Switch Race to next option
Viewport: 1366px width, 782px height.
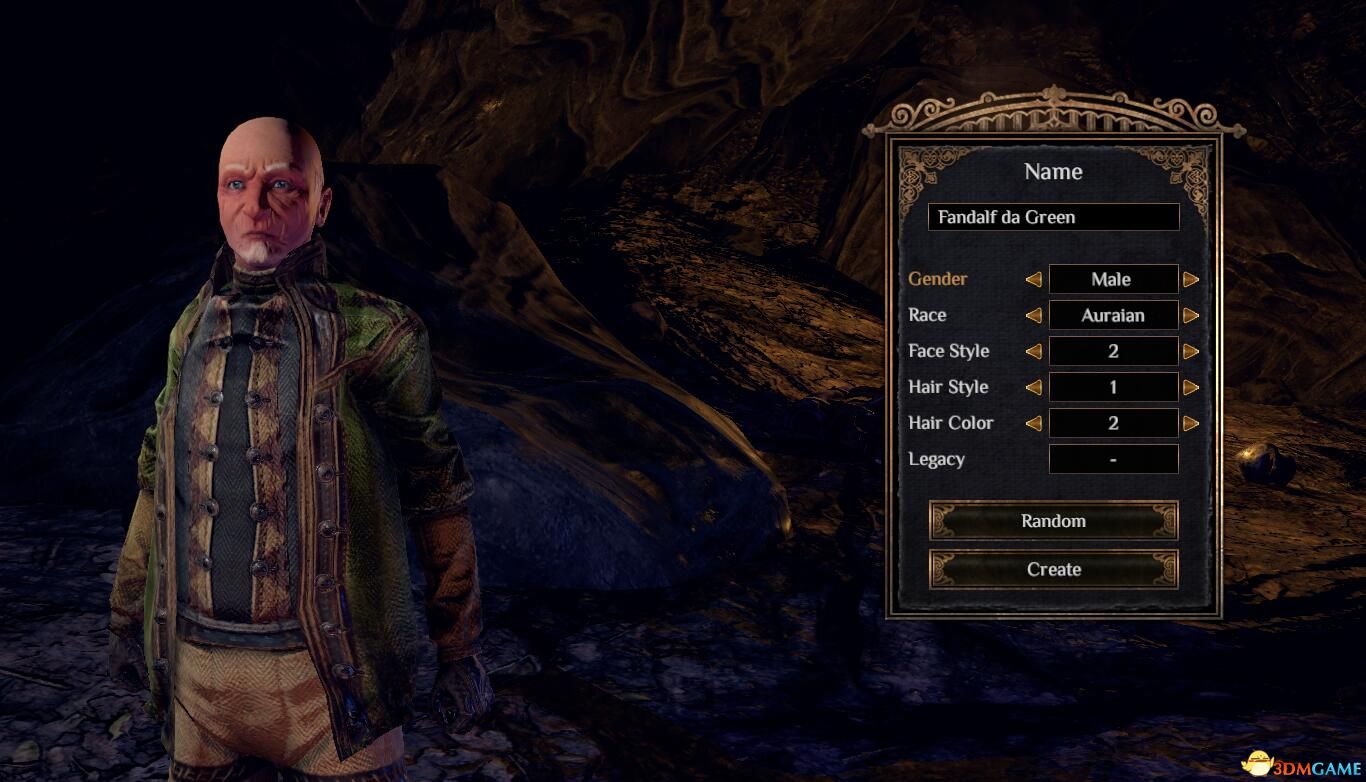click(1190, 316)
